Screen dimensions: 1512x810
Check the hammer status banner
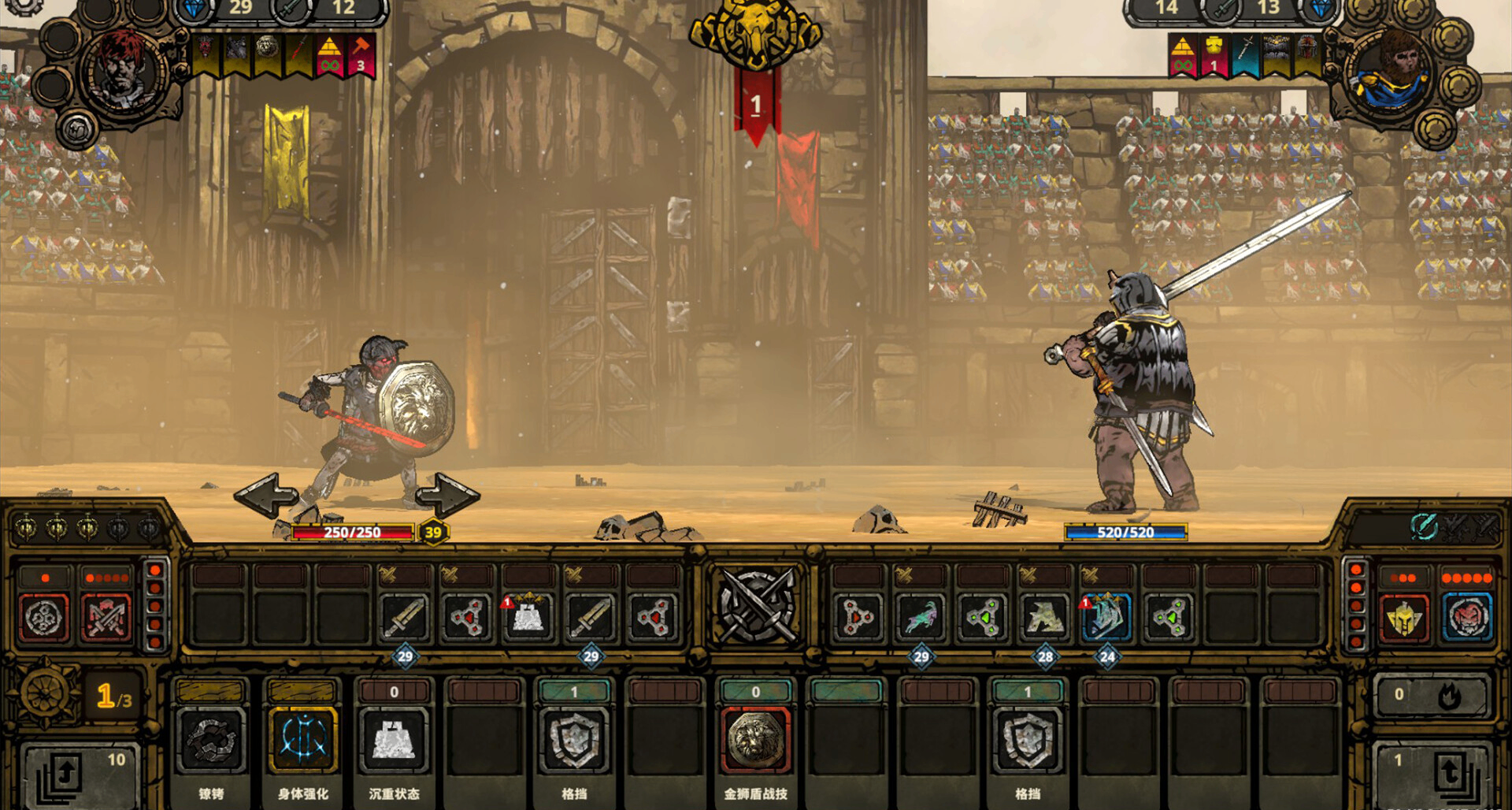point(360,55)
